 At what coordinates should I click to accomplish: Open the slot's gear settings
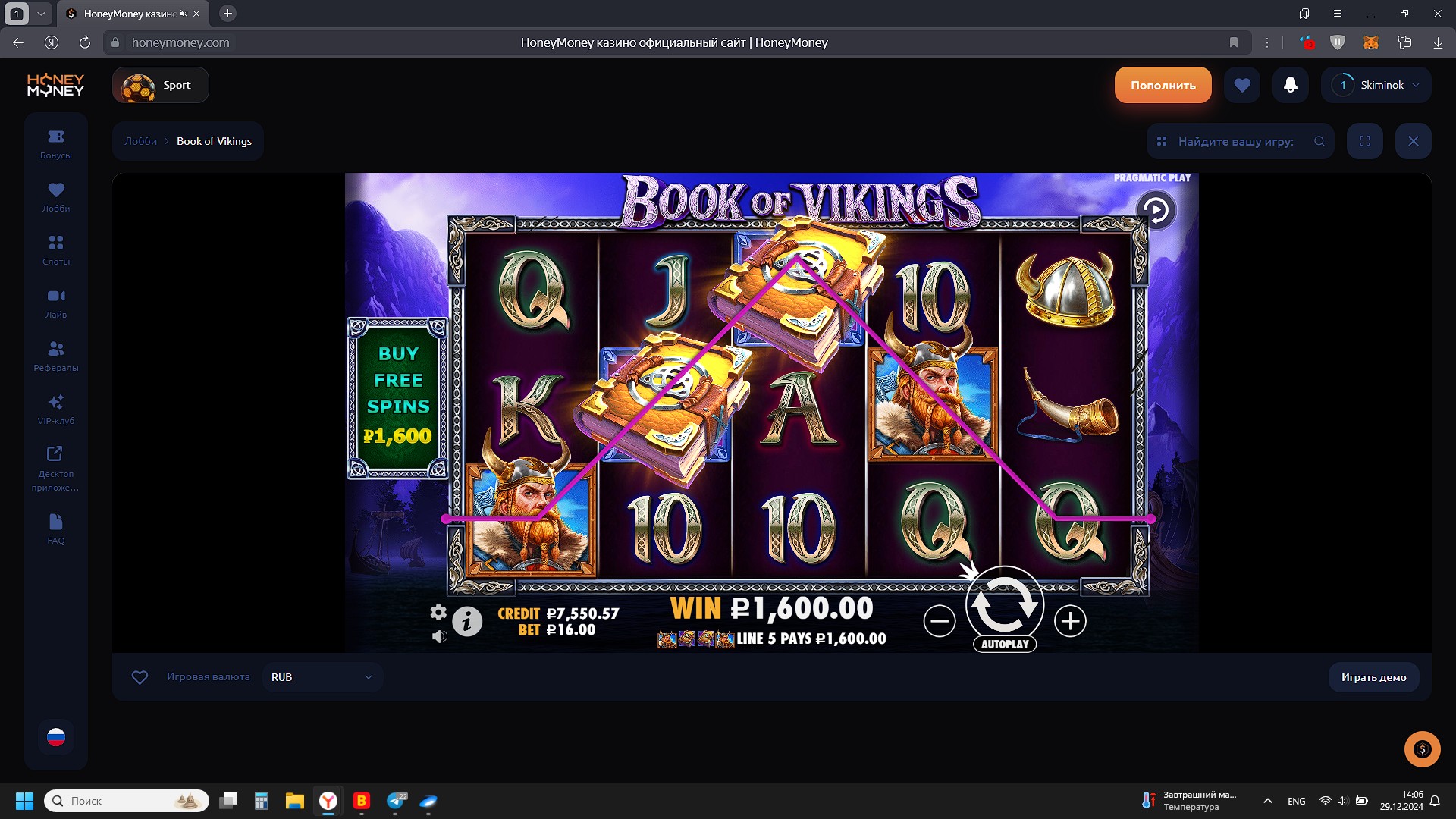tap(438, 612)
